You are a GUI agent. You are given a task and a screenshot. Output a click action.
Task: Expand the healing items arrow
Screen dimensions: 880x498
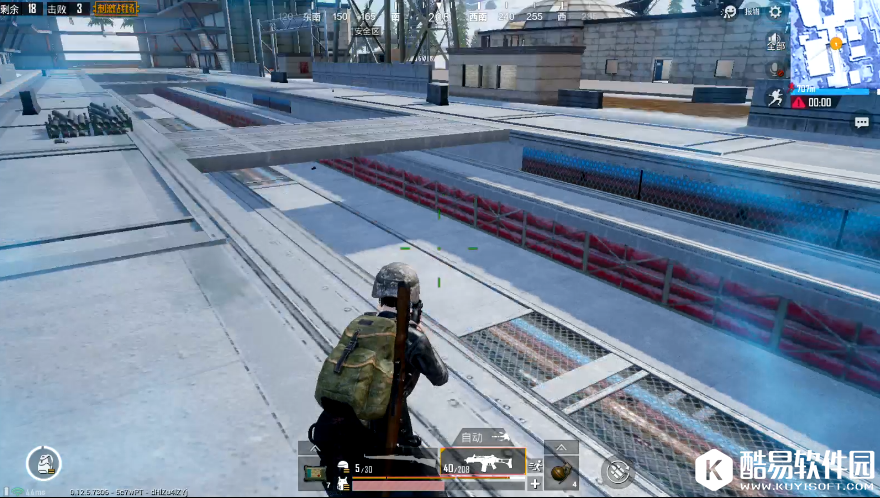point(312,448)
